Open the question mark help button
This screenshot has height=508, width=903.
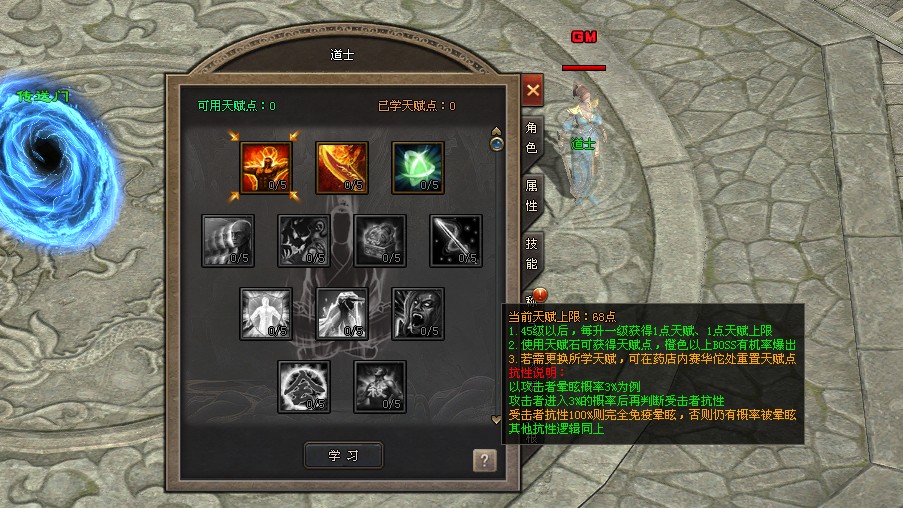pos(484,460)
